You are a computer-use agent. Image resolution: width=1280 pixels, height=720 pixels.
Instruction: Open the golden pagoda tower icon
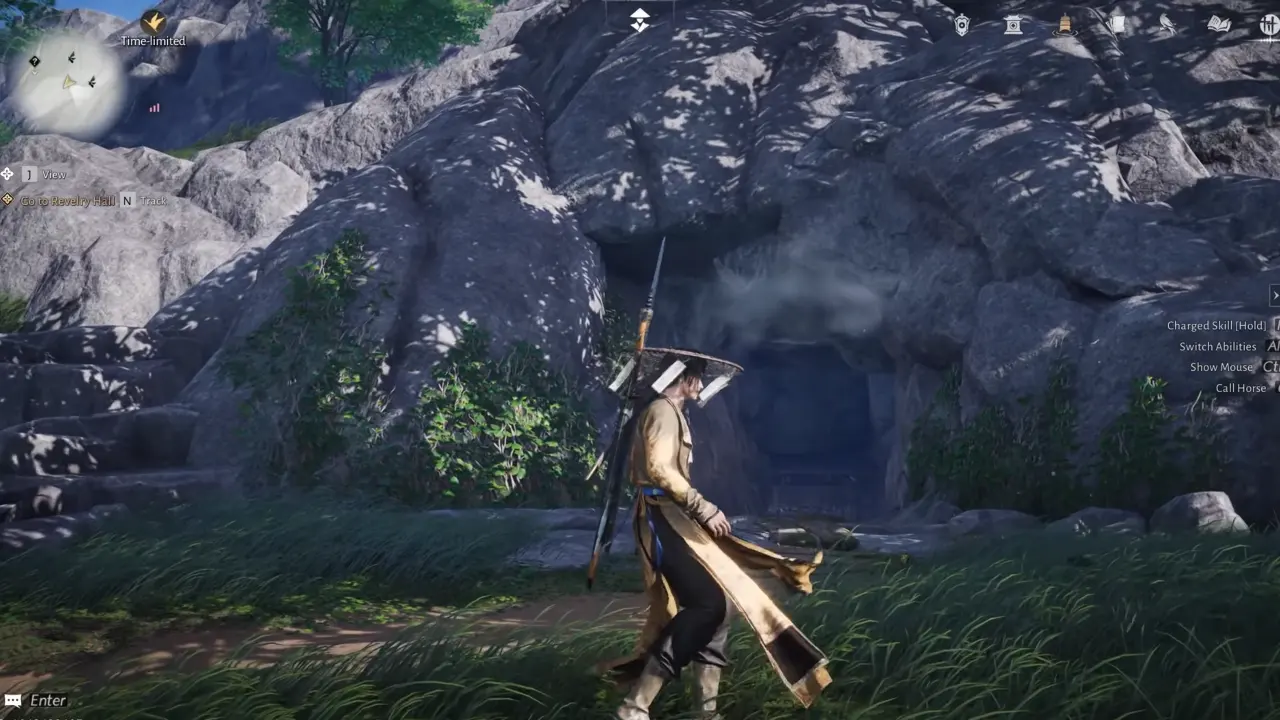click(x=1065, y=25)
